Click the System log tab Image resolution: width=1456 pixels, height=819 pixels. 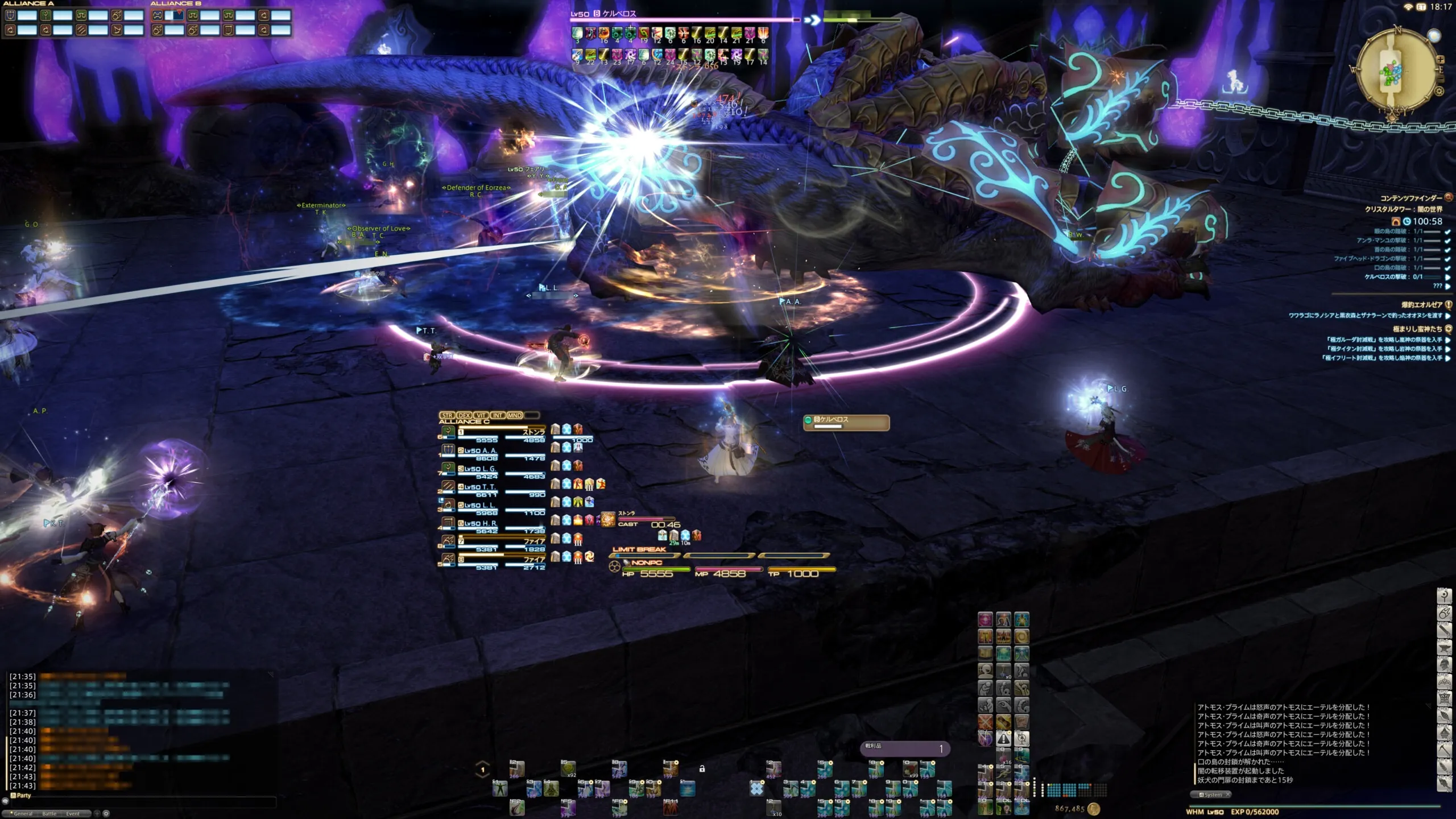pos(1213,795)
